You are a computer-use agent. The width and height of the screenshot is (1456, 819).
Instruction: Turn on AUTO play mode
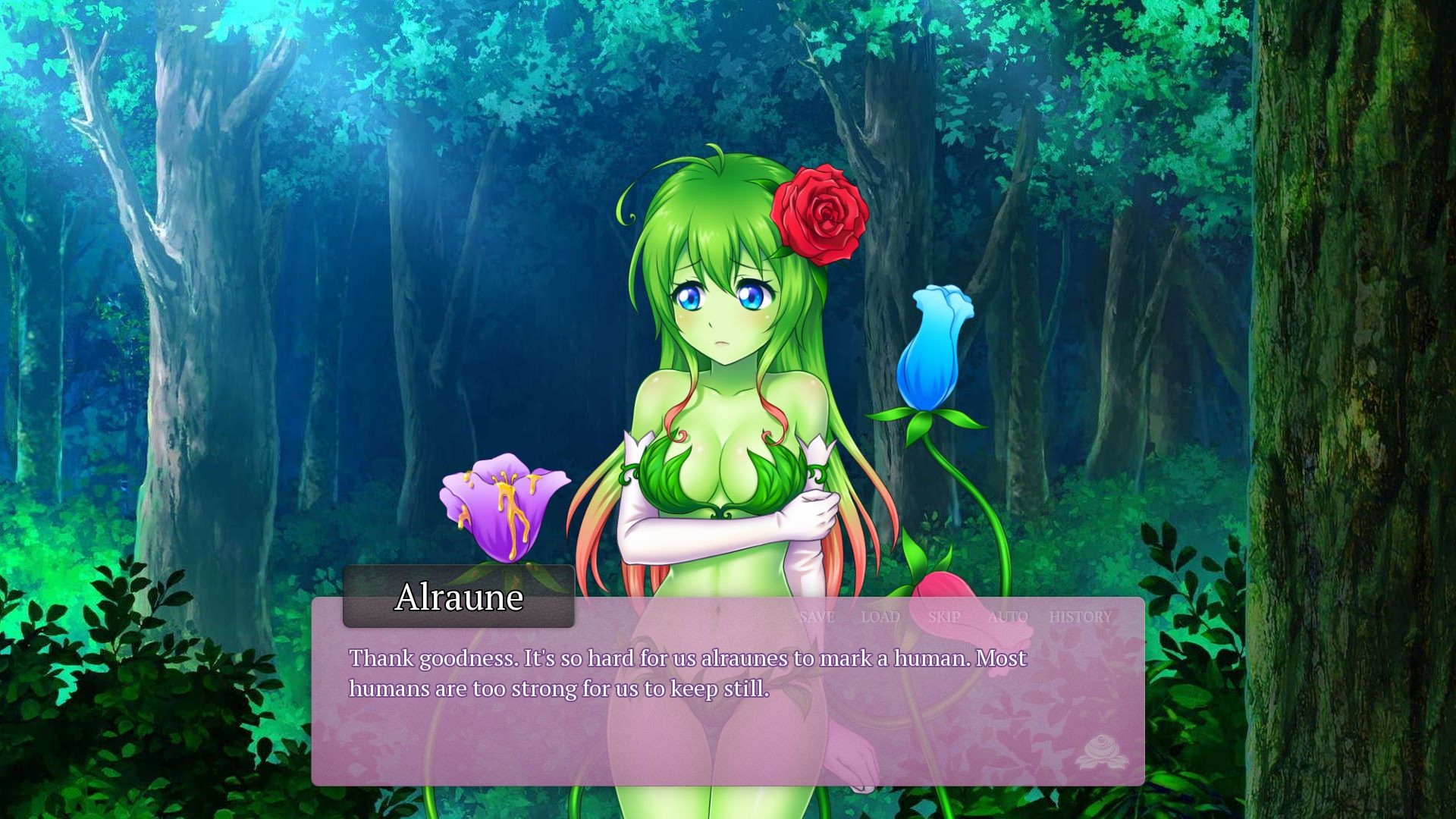pyautogui.click(x=1009, y=617)
